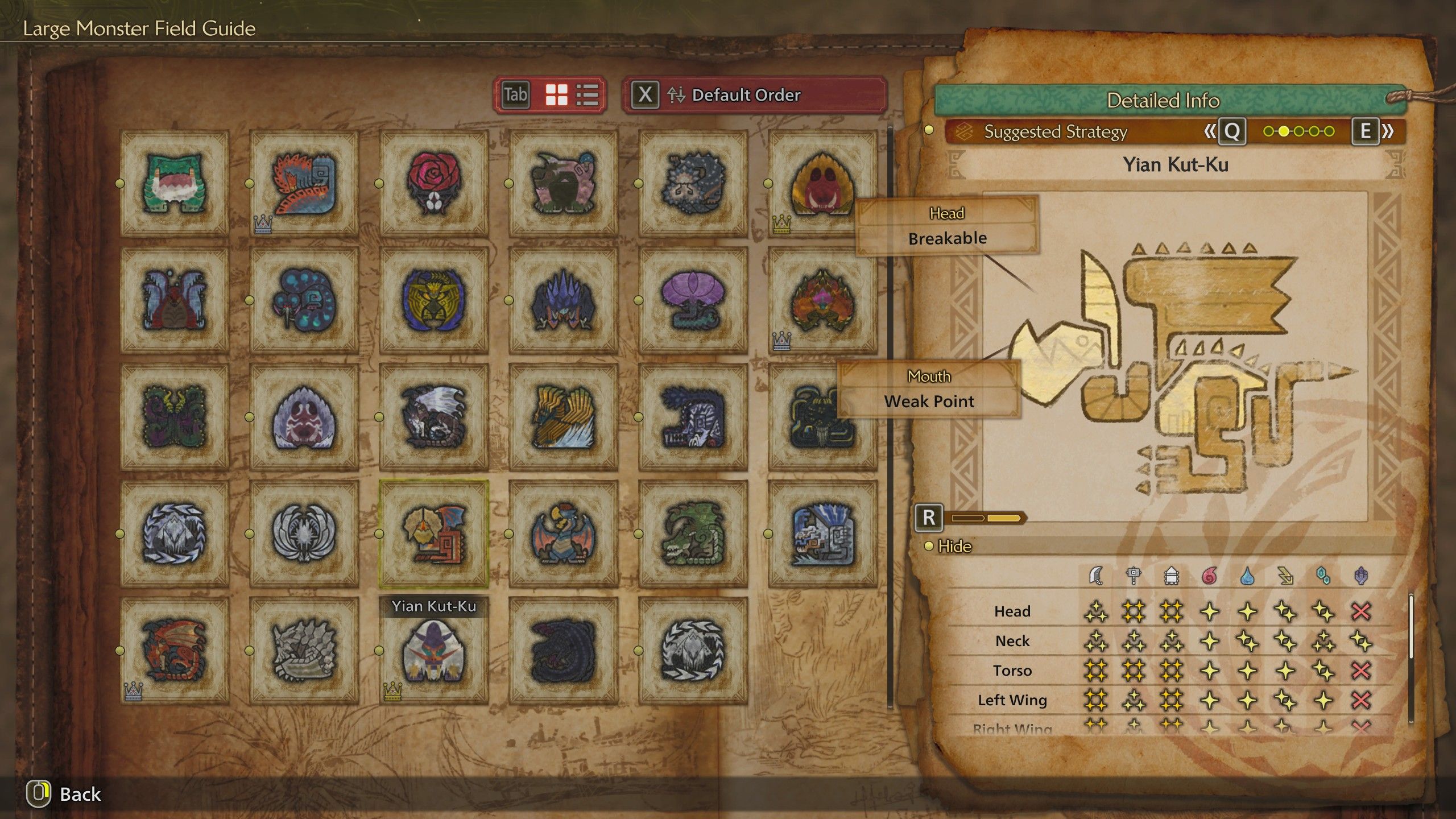Viewport: 1456px width, 819px height.
Task: Select the grid view icon next to Tab
Action: click(556, 96)
